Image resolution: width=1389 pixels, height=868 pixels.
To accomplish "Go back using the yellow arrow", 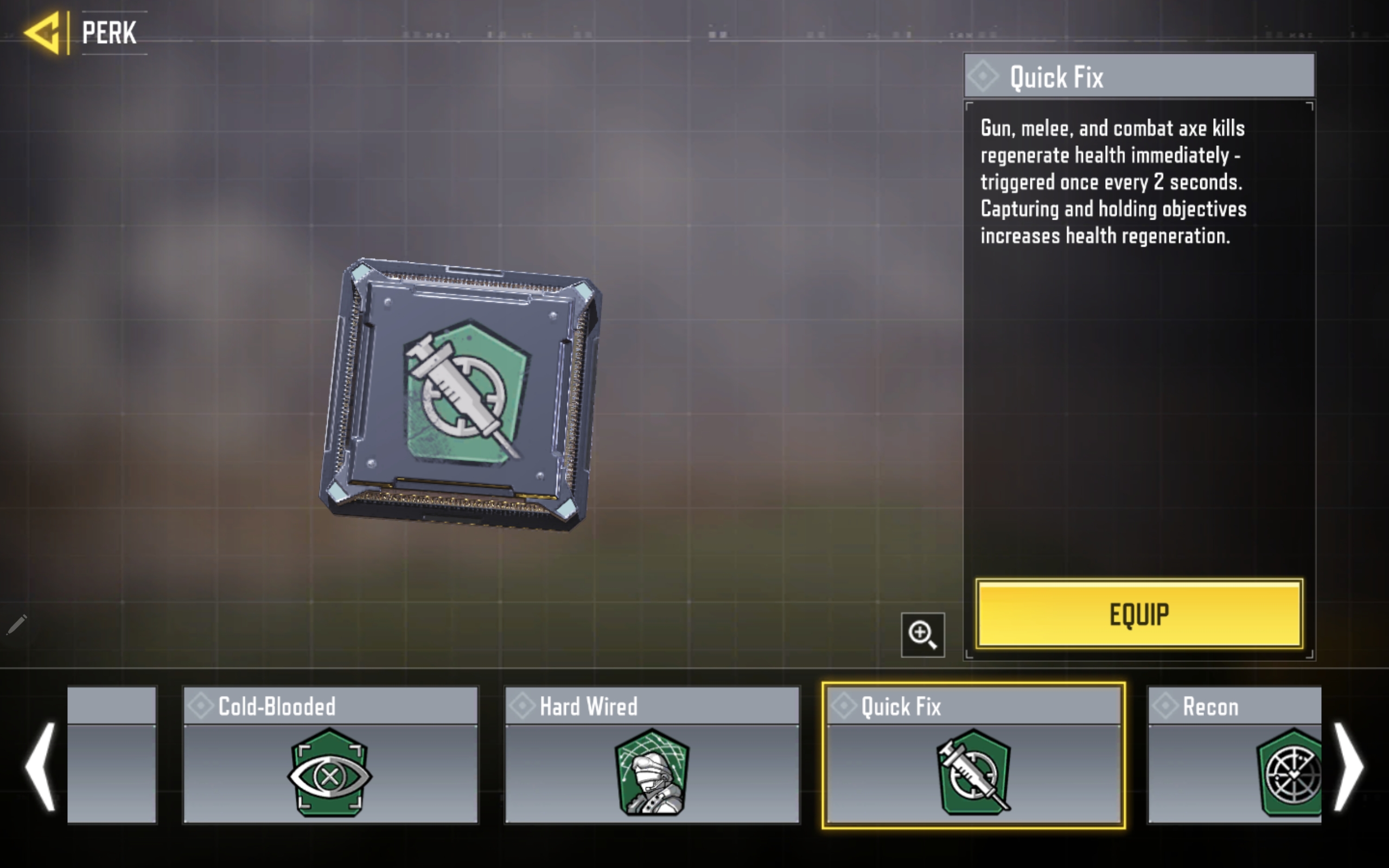I will pos(43,33).
